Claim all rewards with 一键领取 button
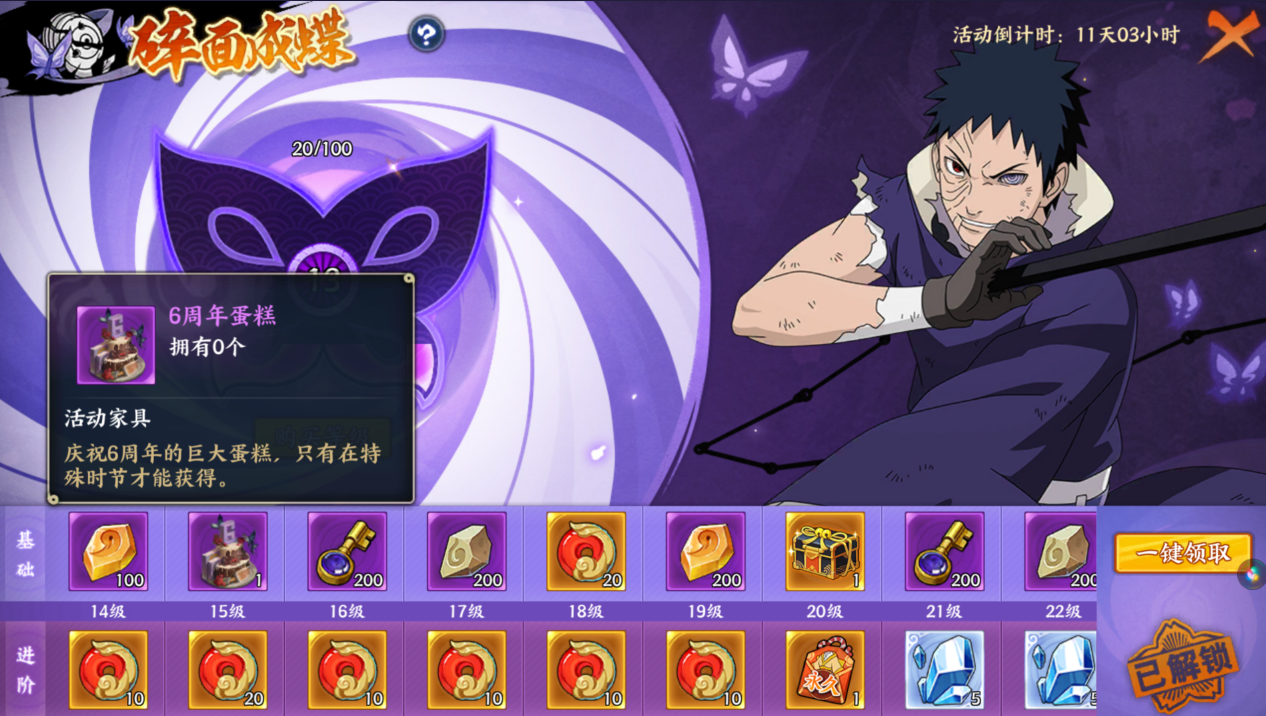Screen dimensions: 1266x716 click(x=1183, y=553)
